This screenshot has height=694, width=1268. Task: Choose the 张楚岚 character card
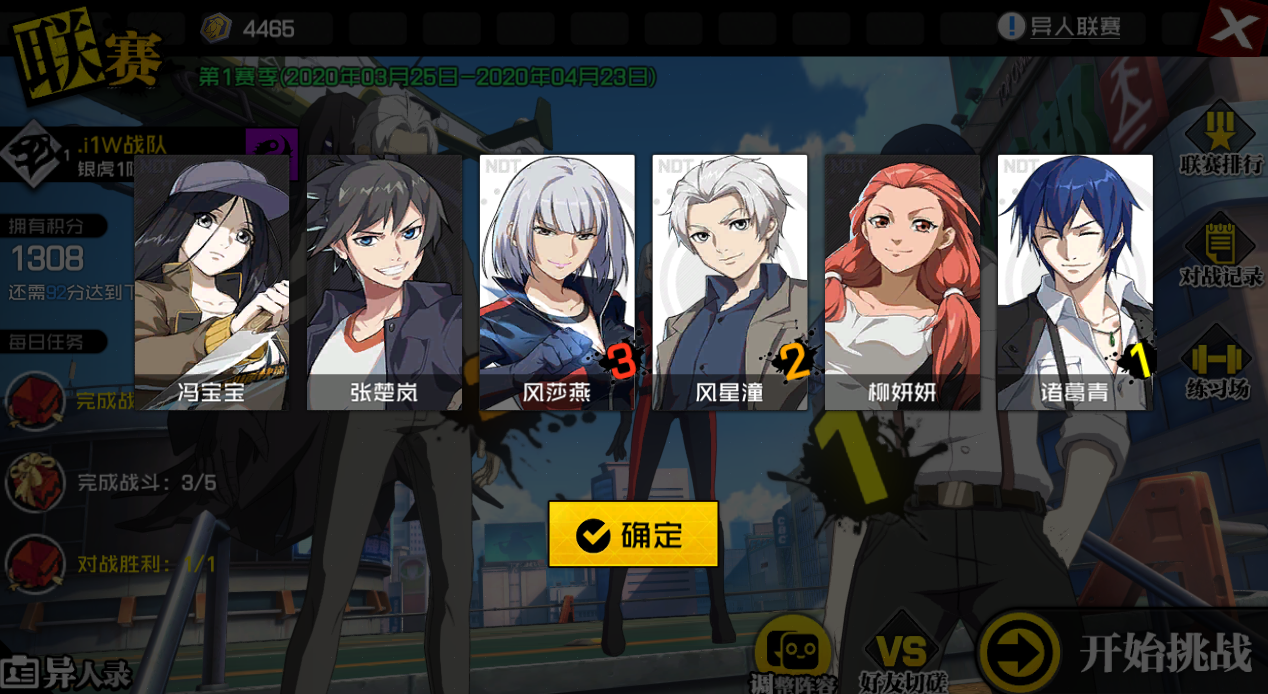(384, 282)
